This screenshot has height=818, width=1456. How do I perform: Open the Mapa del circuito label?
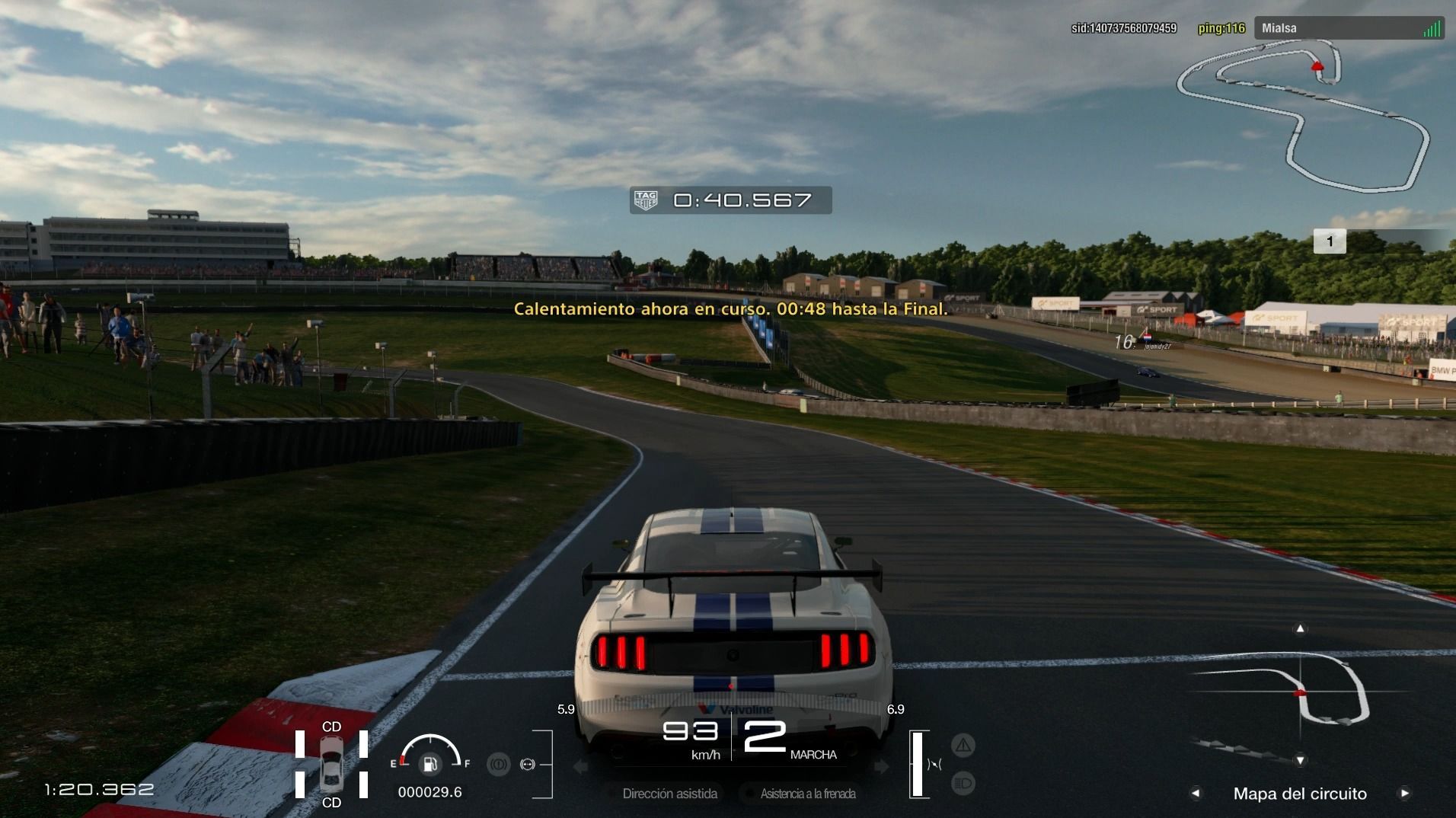(1300, 794)
